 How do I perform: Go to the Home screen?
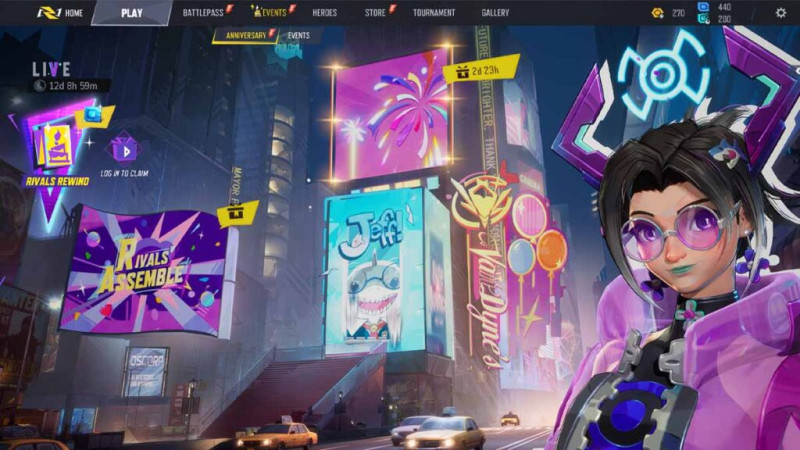65,13
